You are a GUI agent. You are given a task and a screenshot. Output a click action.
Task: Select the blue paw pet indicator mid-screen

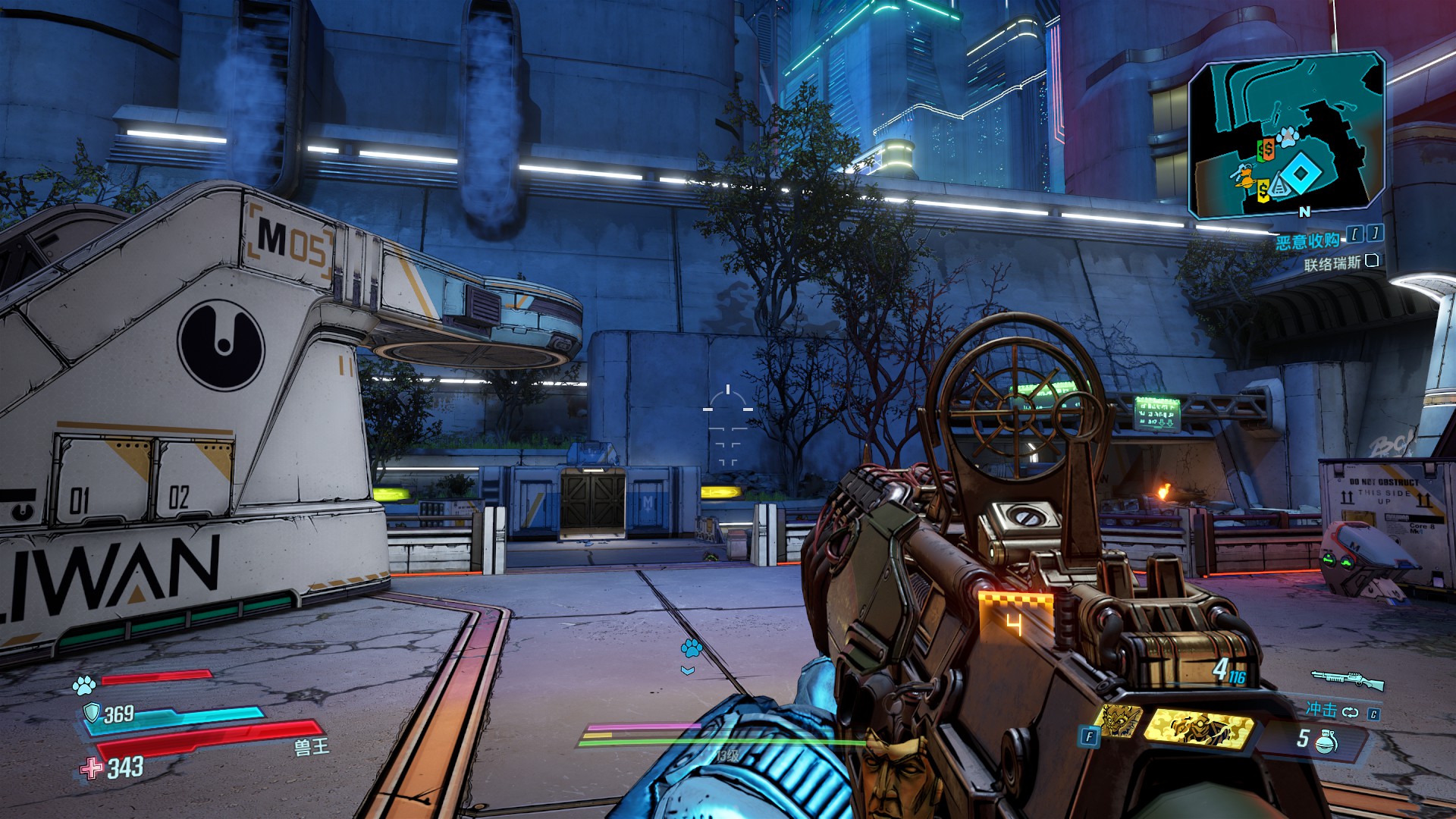coord(691,648)
